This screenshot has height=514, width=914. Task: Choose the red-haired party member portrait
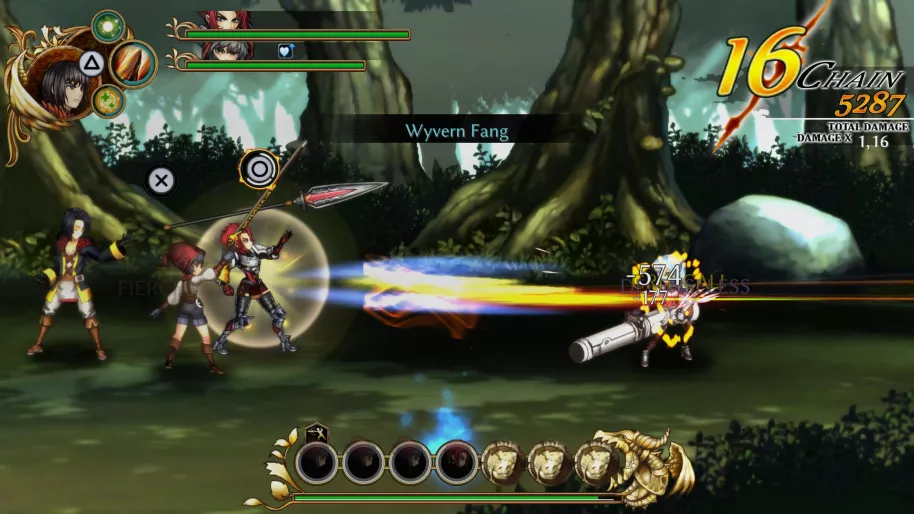click(x=225, y=19)
